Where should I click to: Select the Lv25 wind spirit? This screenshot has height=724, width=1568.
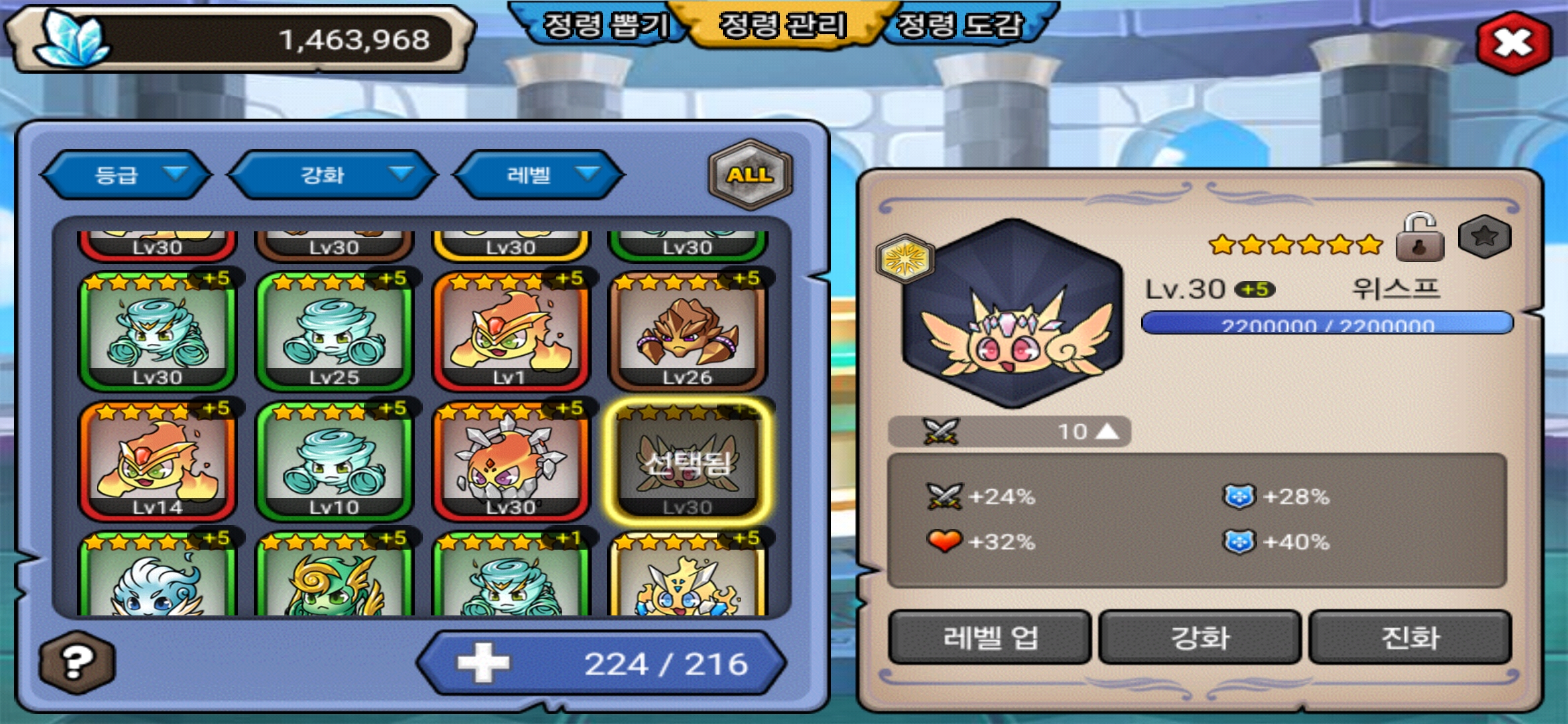coord(334,332)
